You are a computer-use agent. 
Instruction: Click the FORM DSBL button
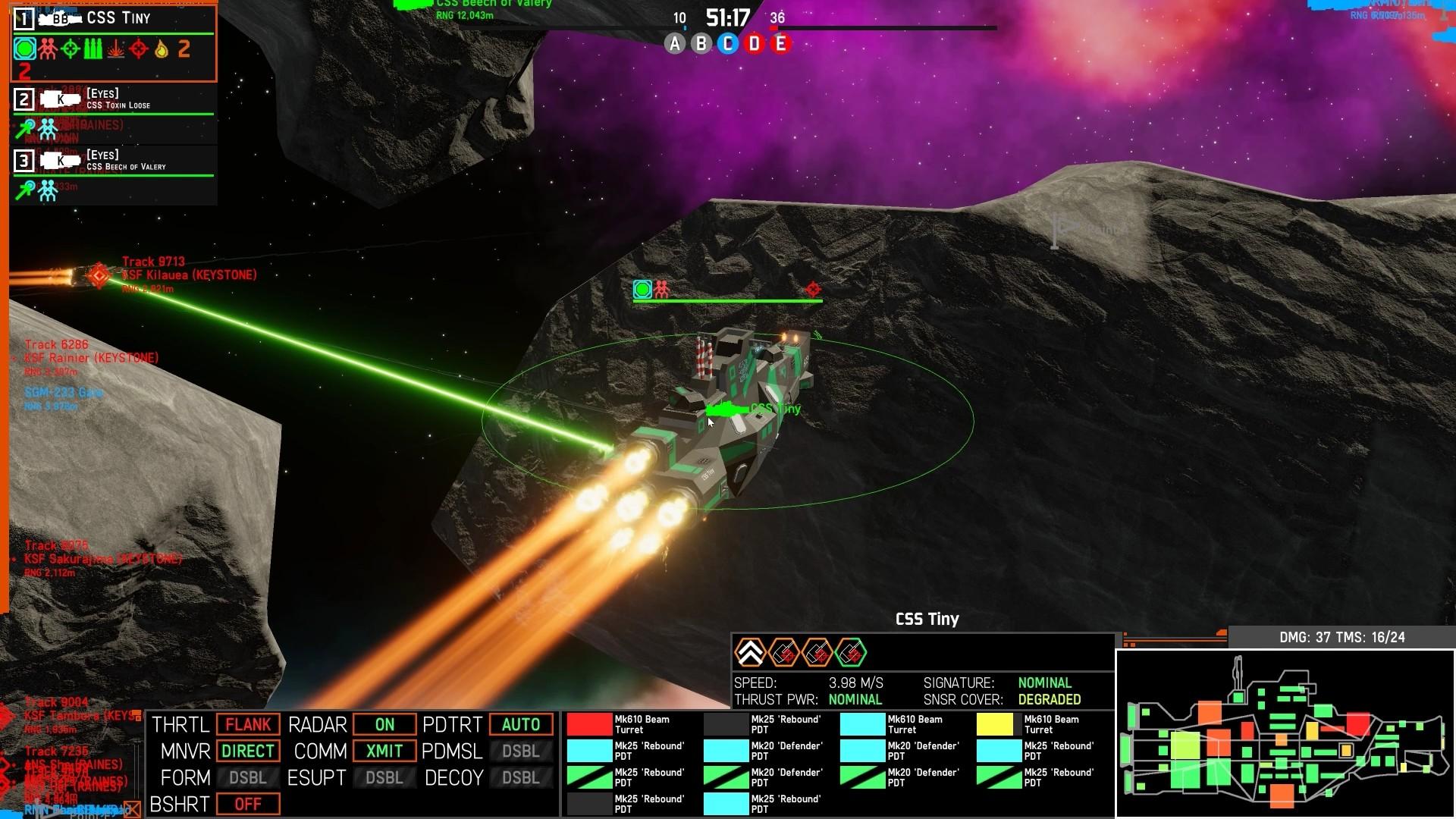tap(248, 777)
